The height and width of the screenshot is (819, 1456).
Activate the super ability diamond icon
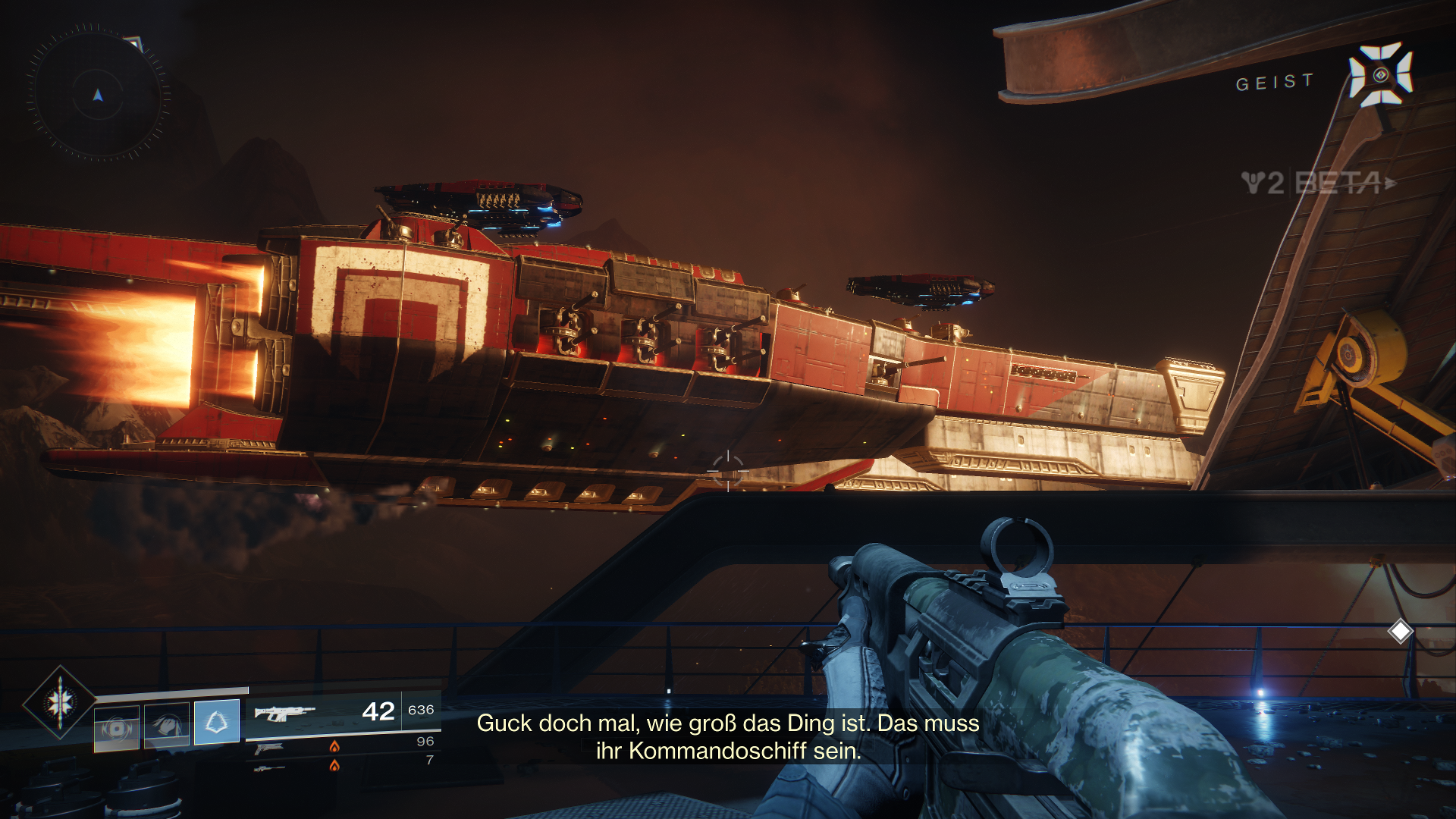[x=59, y=702]
